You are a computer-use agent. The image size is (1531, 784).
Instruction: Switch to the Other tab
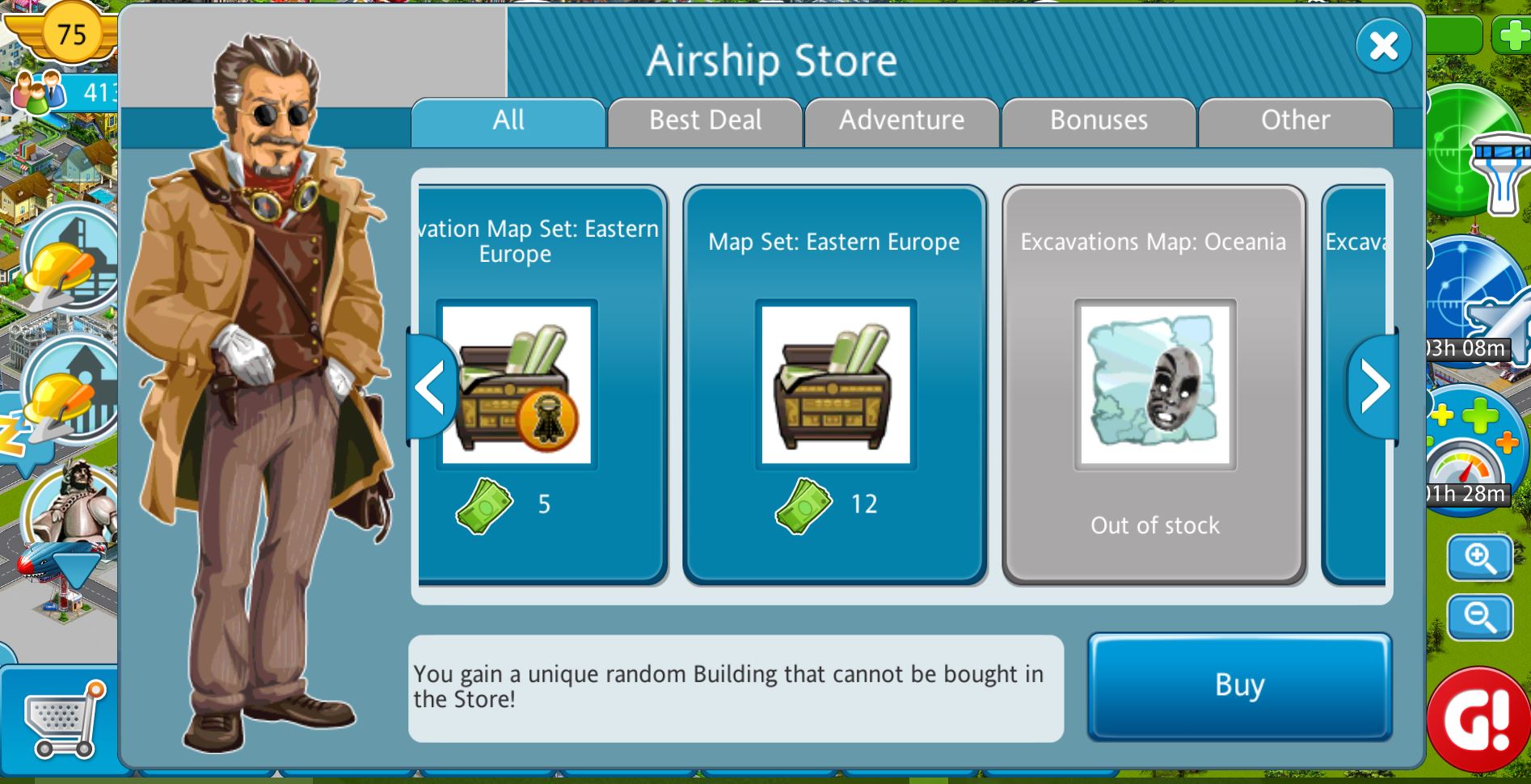pyautogui.click(x=1295, y=121)
